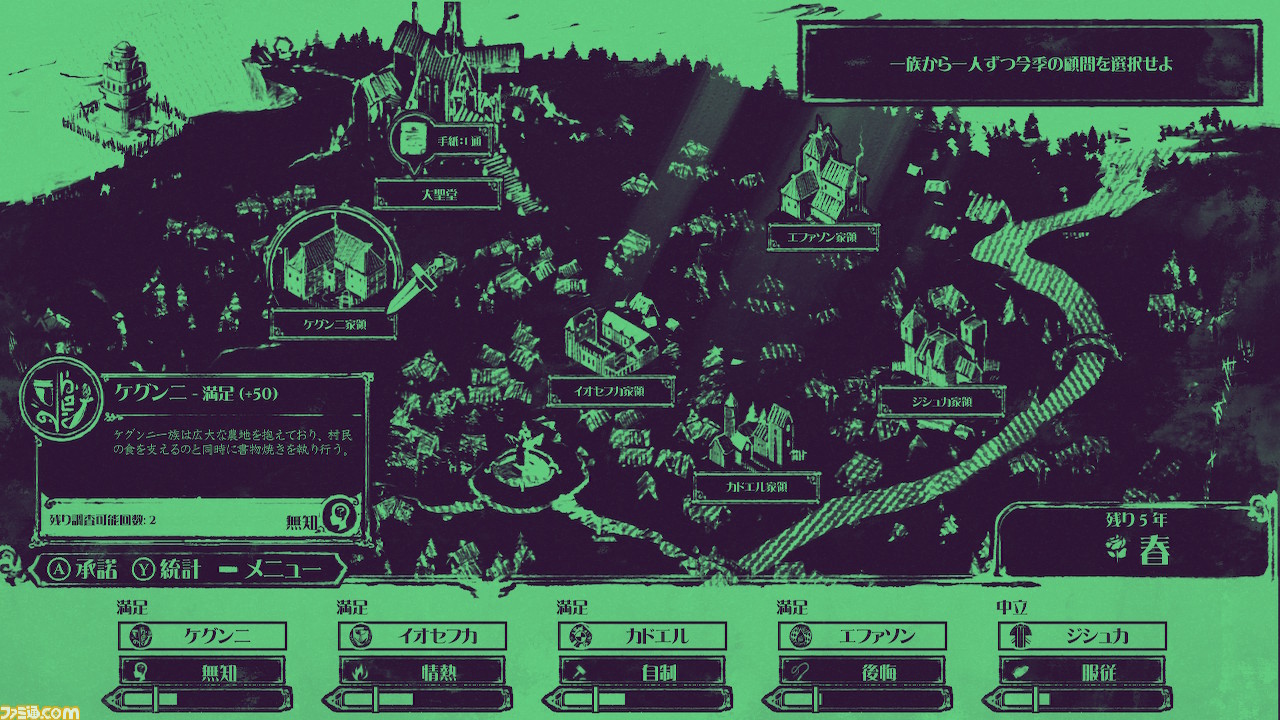This screenshot has height=720, width=1280.
Task: Open the ジシュカ家領 estate details
Action: click(x=945, y=401)
